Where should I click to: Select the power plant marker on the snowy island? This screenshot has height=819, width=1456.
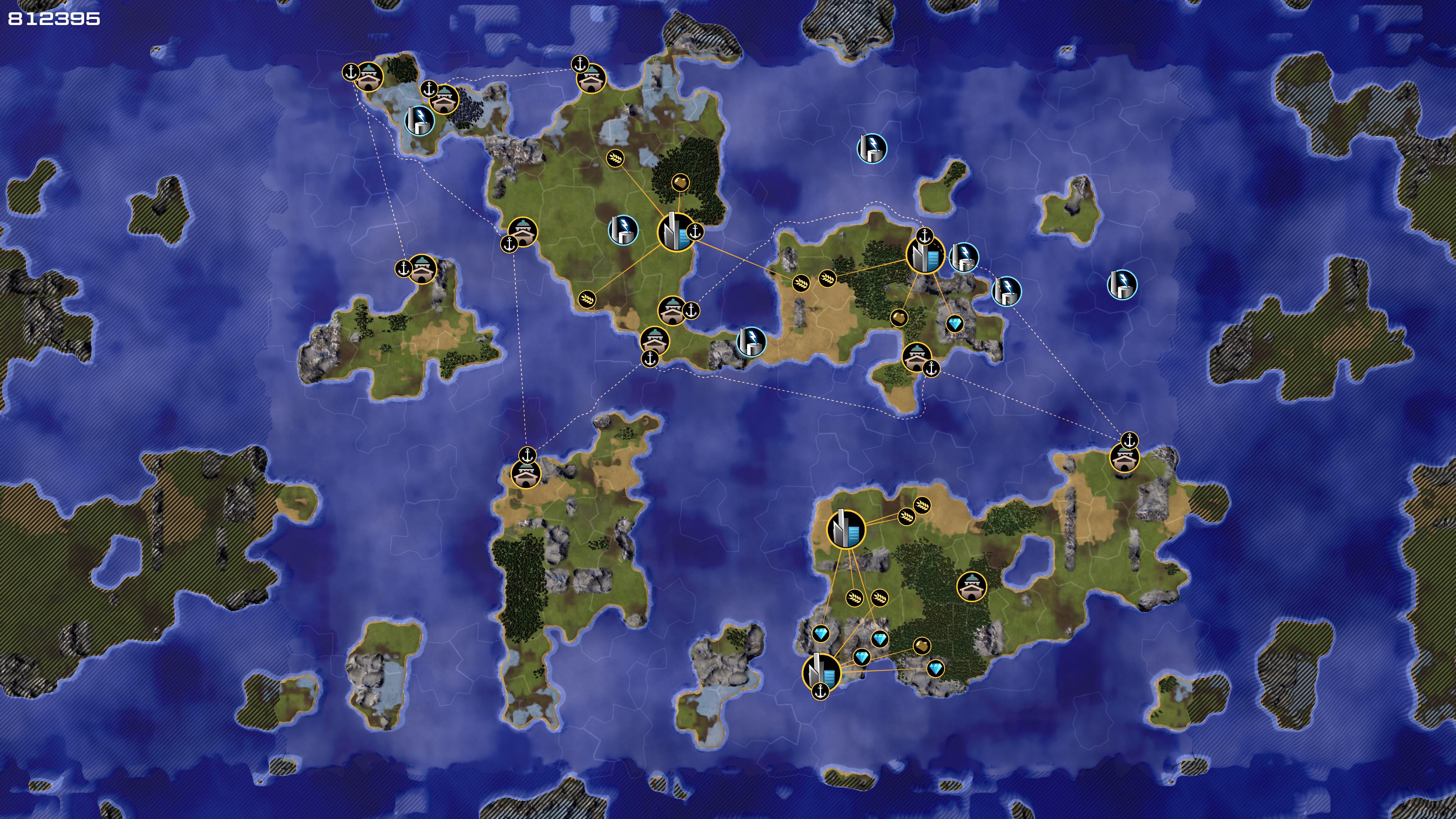(x=419, y=121)
